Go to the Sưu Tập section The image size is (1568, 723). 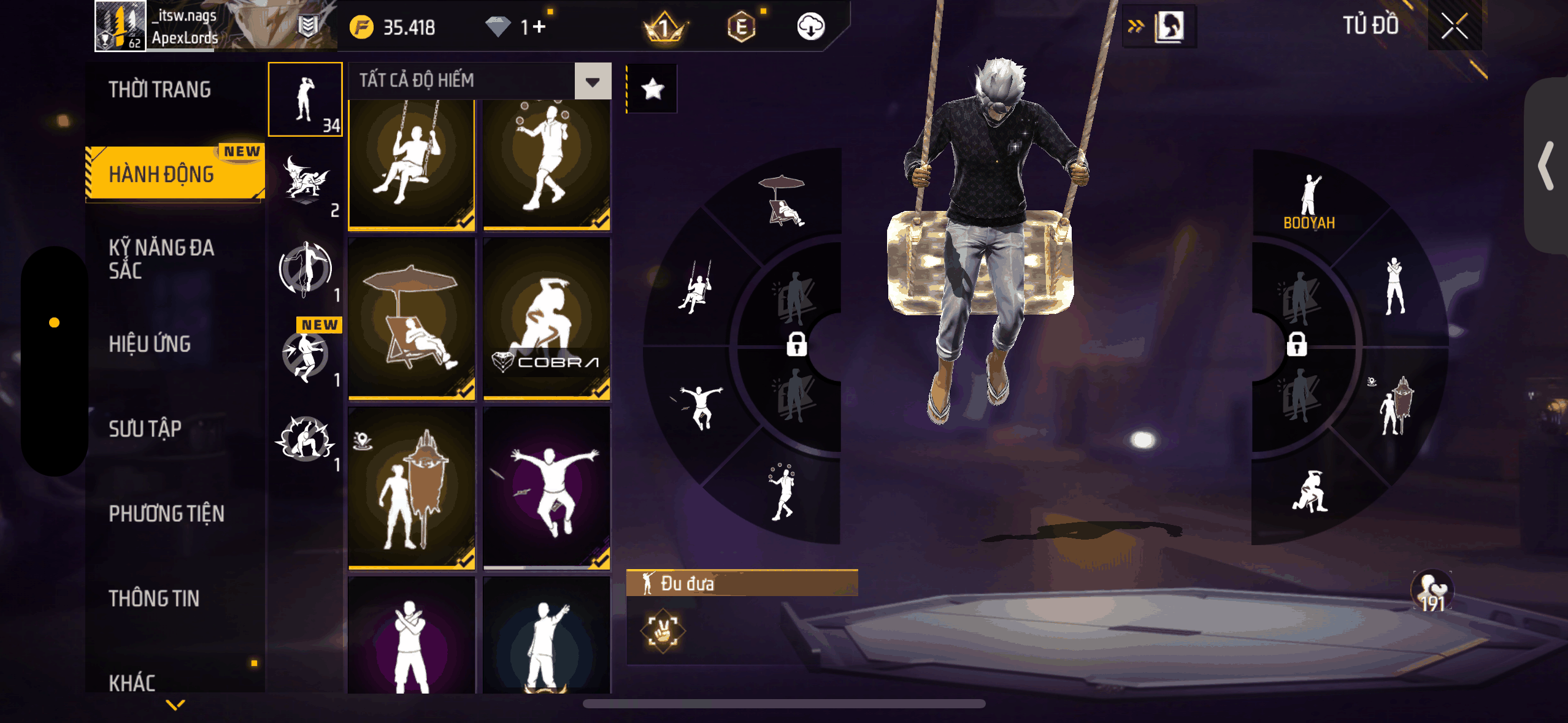pyautogui.click(x=145, y=429)
